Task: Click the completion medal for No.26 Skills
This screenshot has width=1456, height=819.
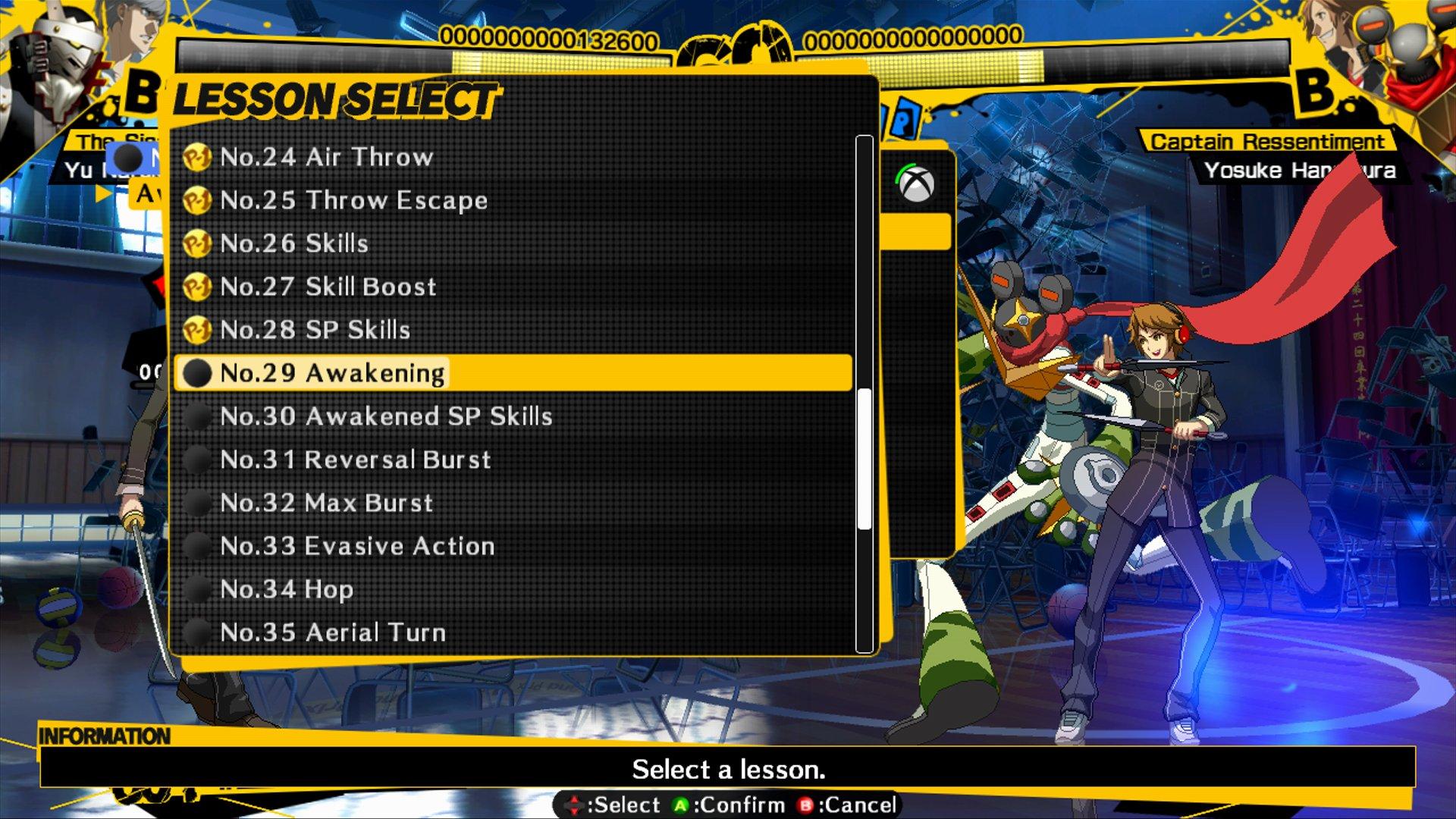Action: coord(199,243)
